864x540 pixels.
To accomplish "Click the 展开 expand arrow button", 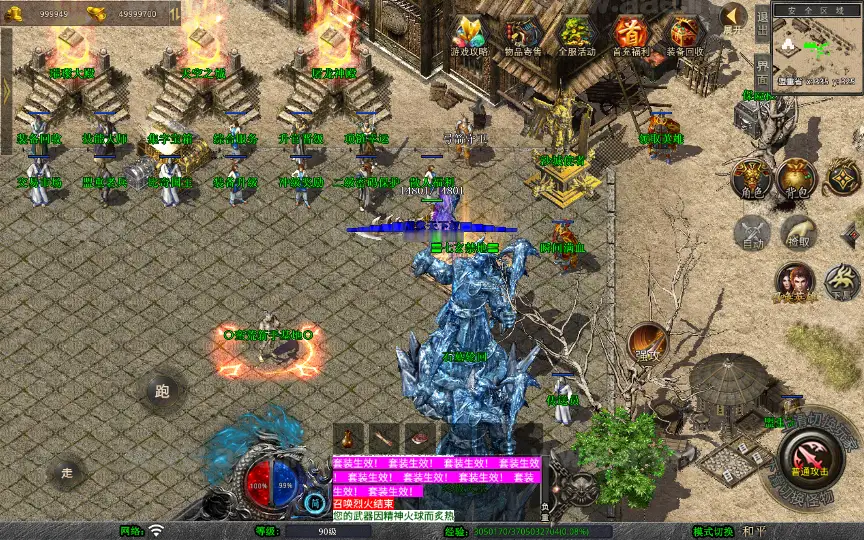I will click(x=734, y=18).
